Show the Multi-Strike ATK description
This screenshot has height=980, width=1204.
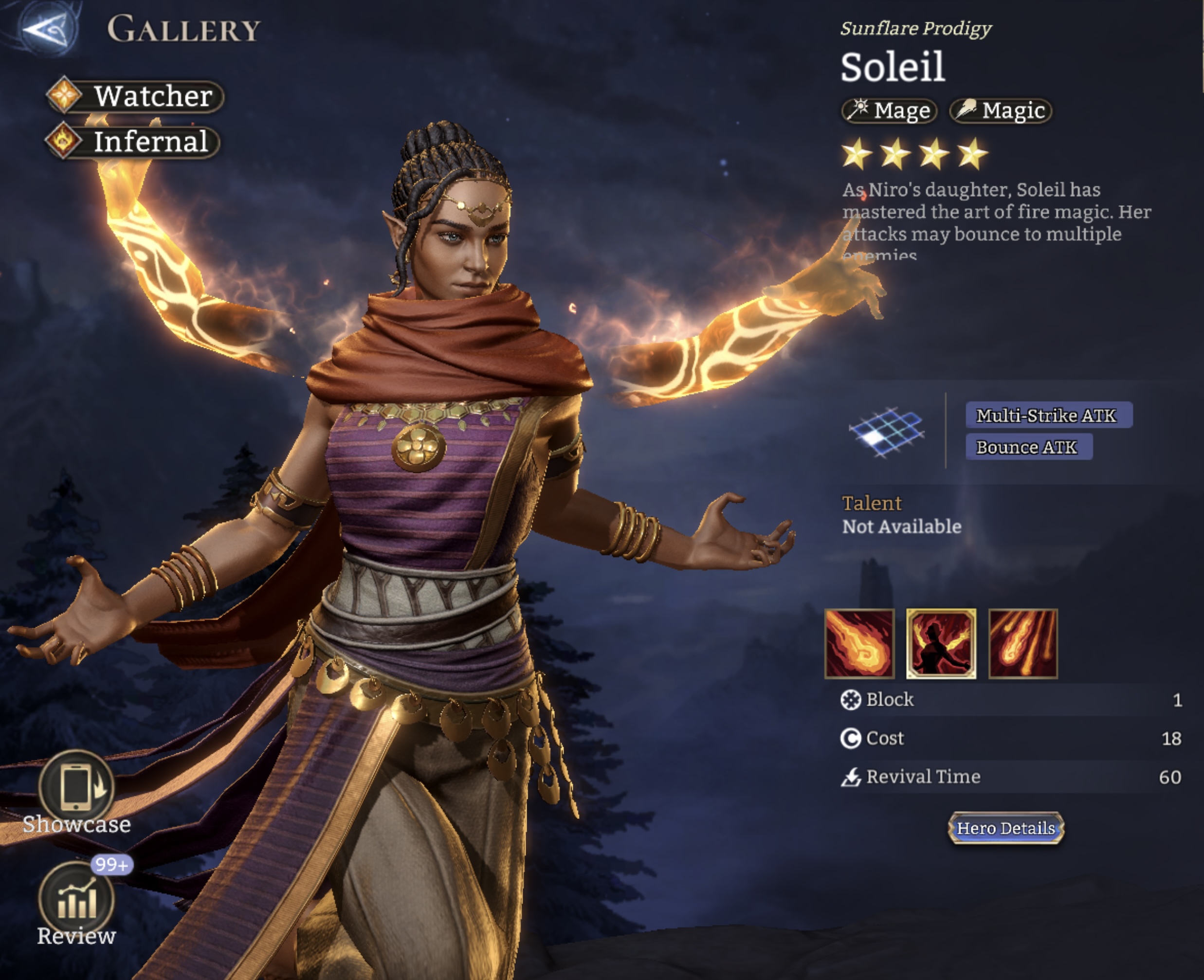(1048, 416)
